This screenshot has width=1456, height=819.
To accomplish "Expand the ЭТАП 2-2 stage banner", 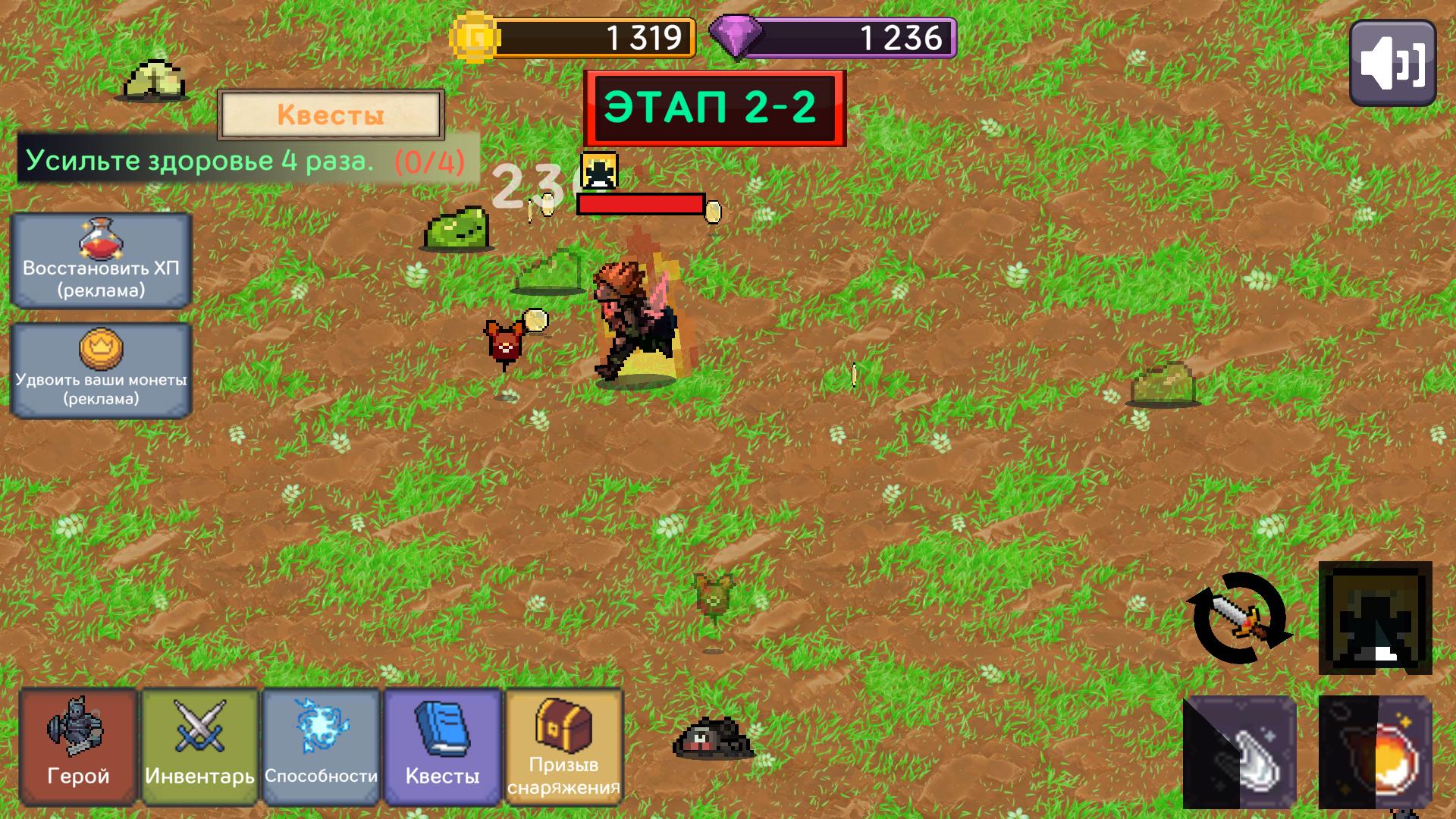I will click(x=714, y=106).
